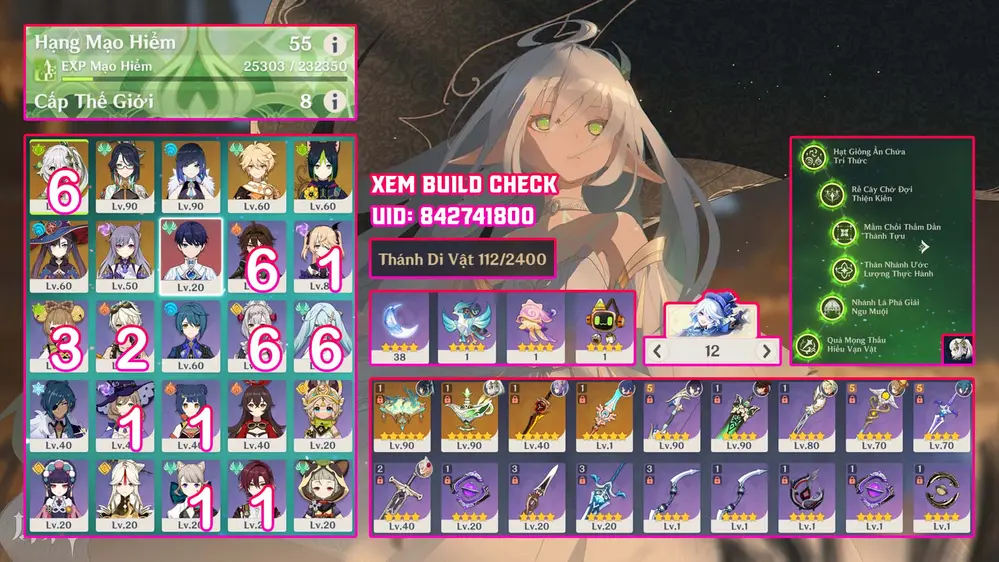Viewport: 999px width, 562px height.
Task: Select the pink jellyfish pet item
Action: (535, 326)
